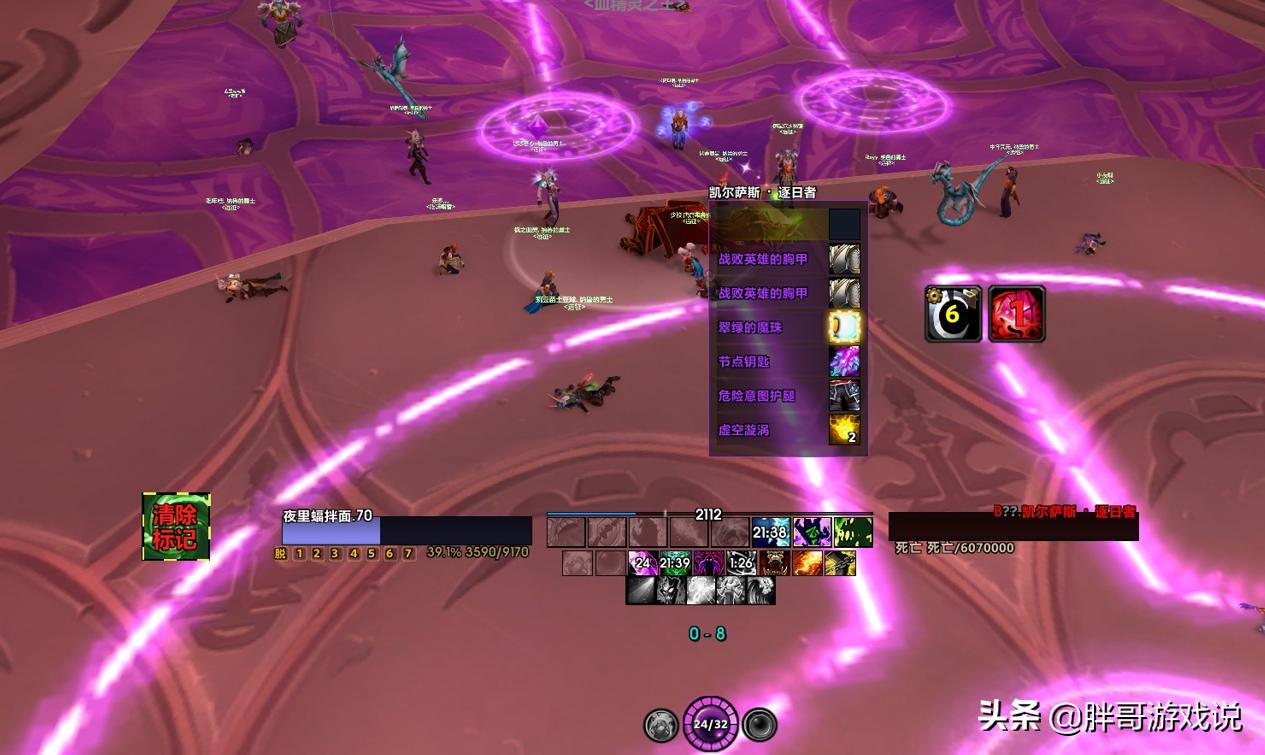Viewport: 1265px width, 755px height.
Task: Cast the purple shadow figure ability
Action: click(709, 563)
